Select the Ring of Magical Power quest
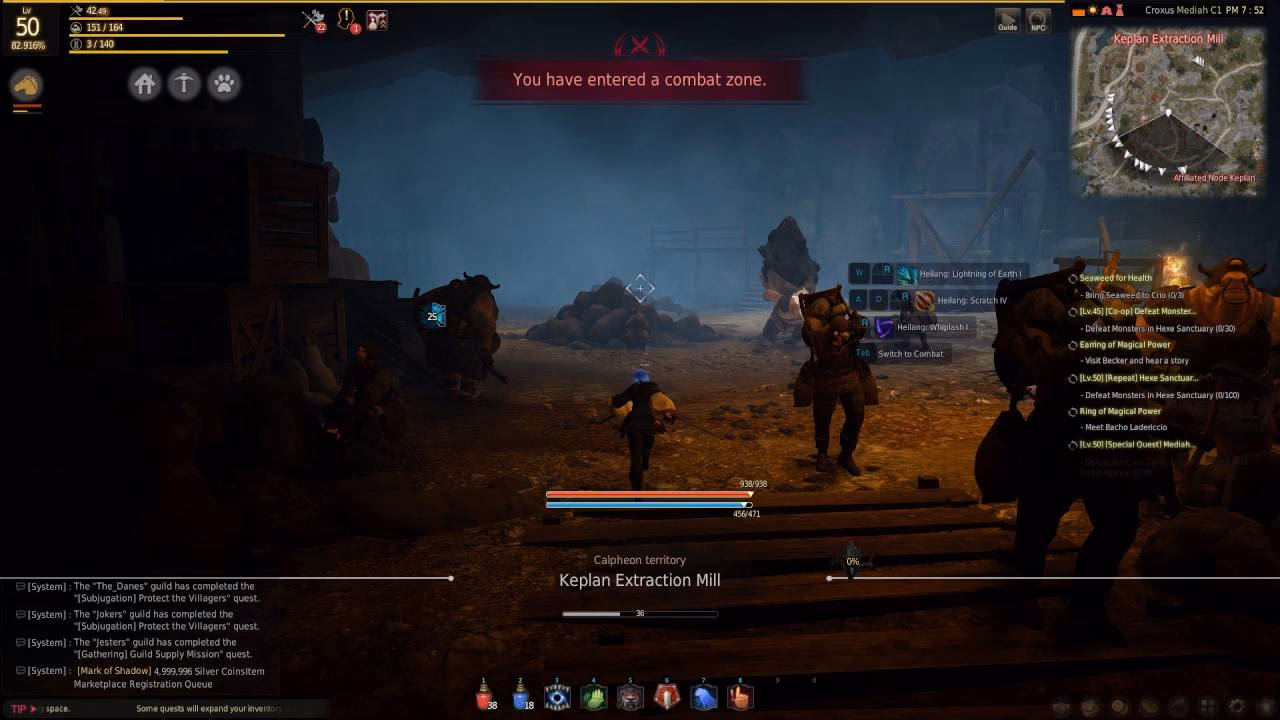1280x720 pixels. pyautogui.click(x=1120, y=411)
